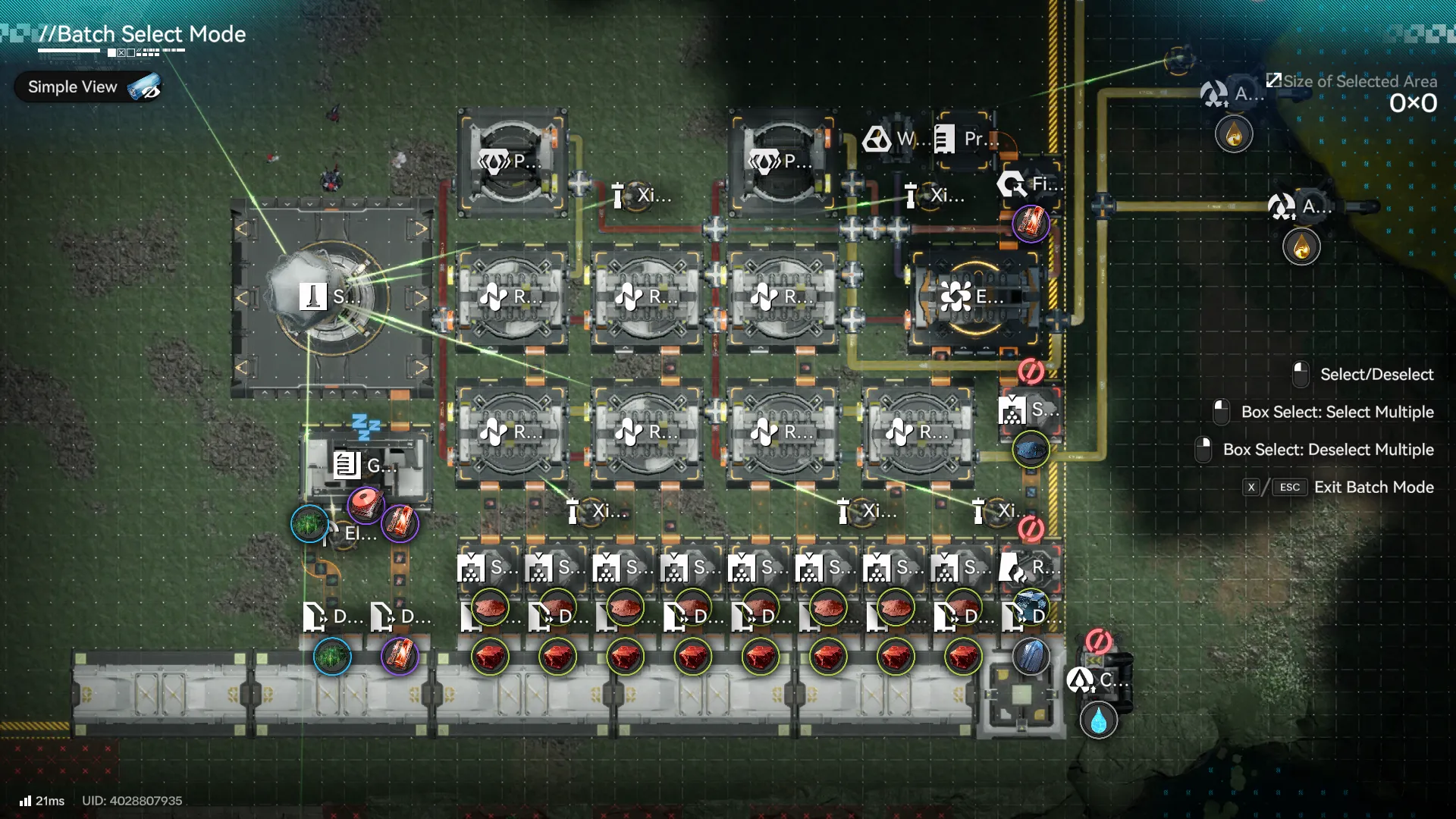Select the document icon on the sleeping G building
This screenshot has height=819, width=1456.
point(348,467)
